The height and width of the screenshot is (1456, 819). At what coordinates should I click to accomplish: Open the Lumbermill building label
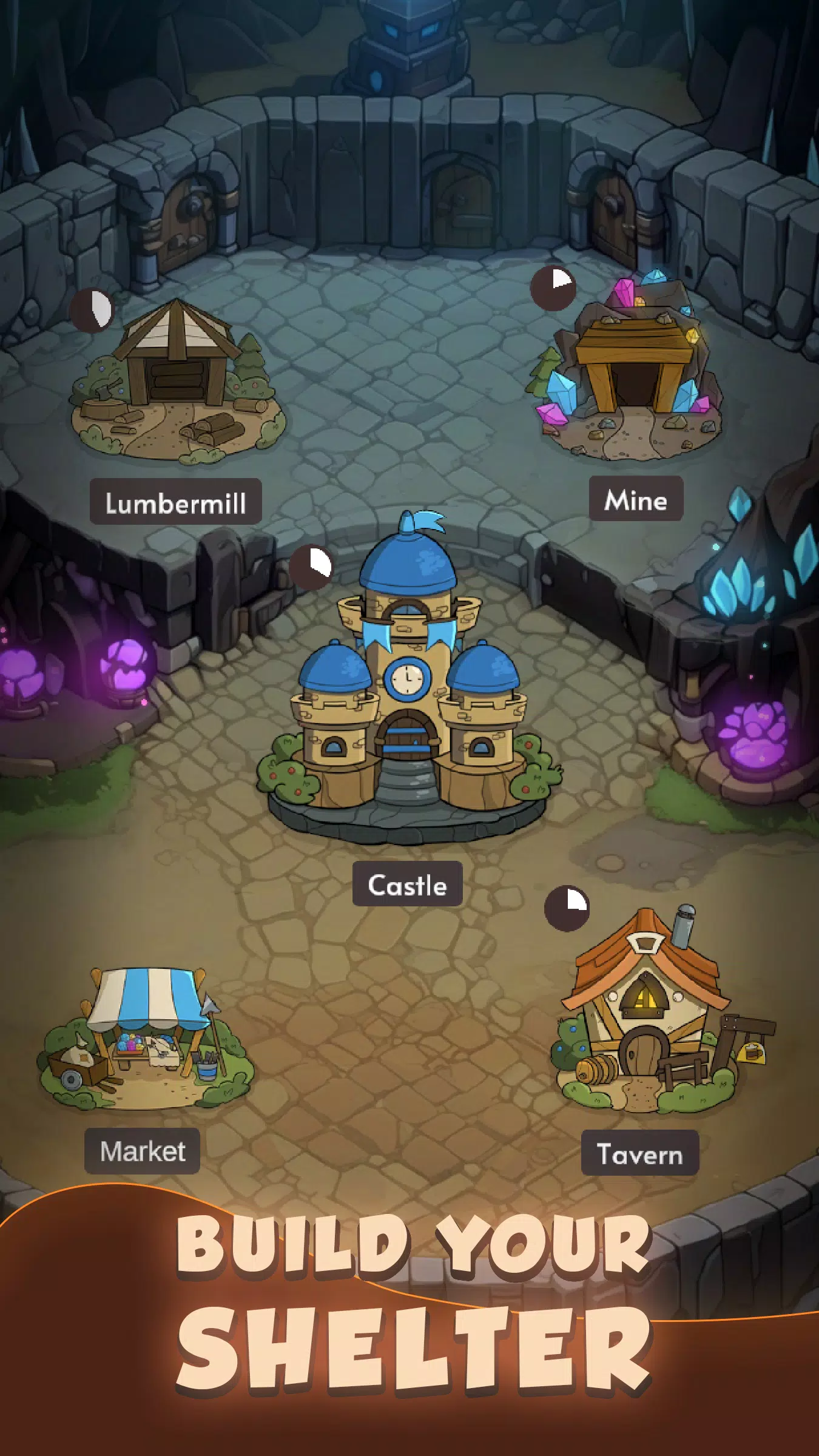point(176,502)
